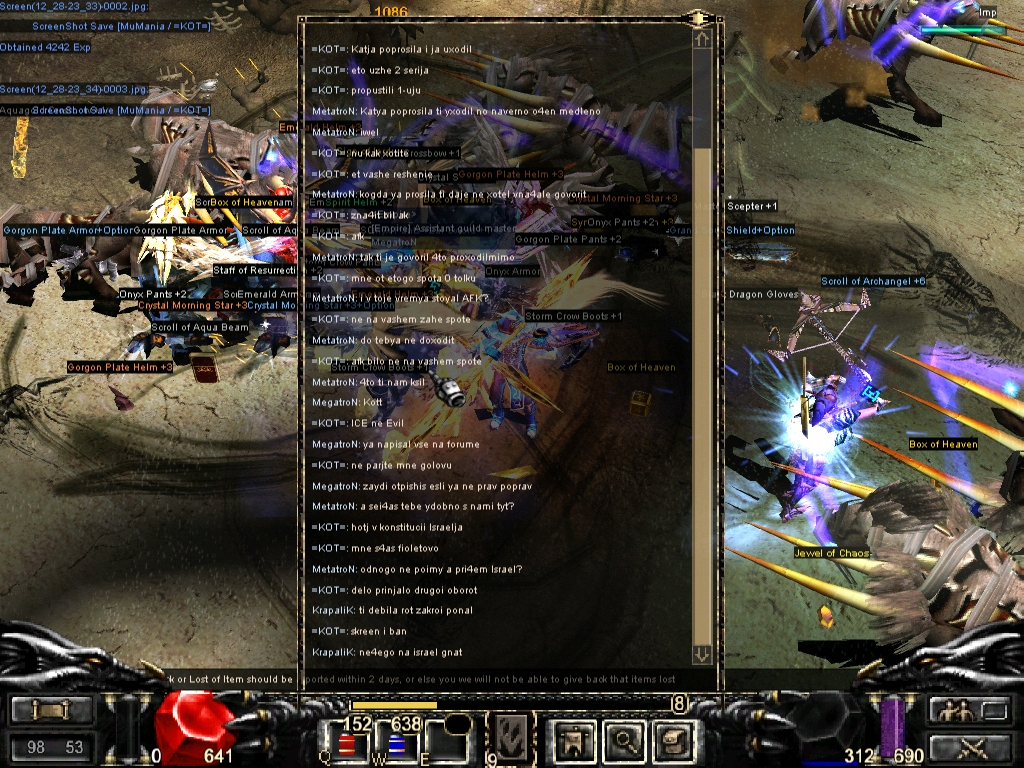The height and width of the screenshot is (768, 1024).
Task: Click the chat log scroll-up arrow
Action: click(702, 39)
